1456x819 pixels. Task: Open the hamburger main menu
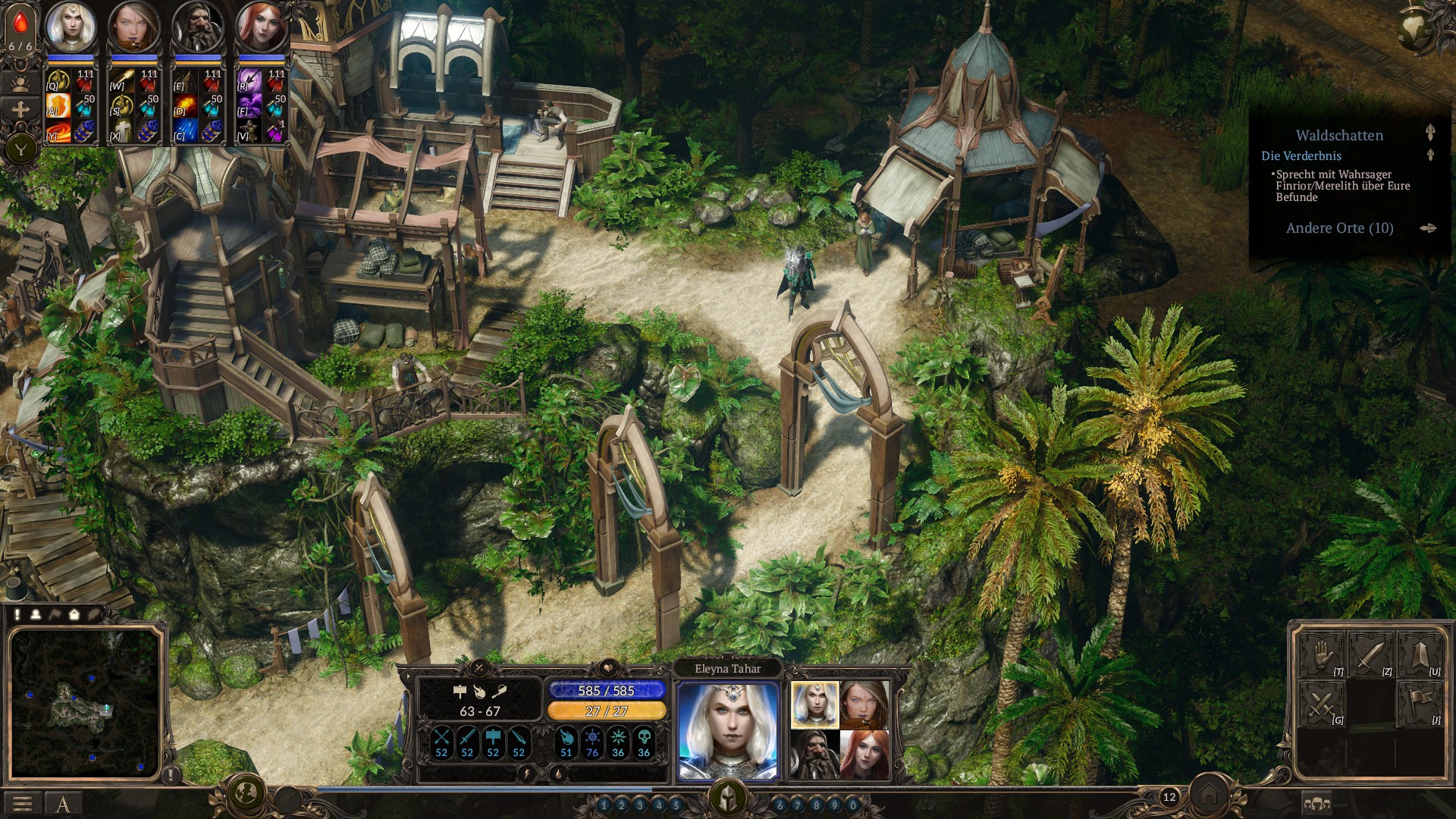pyautogui.click(x=22, y=804)
